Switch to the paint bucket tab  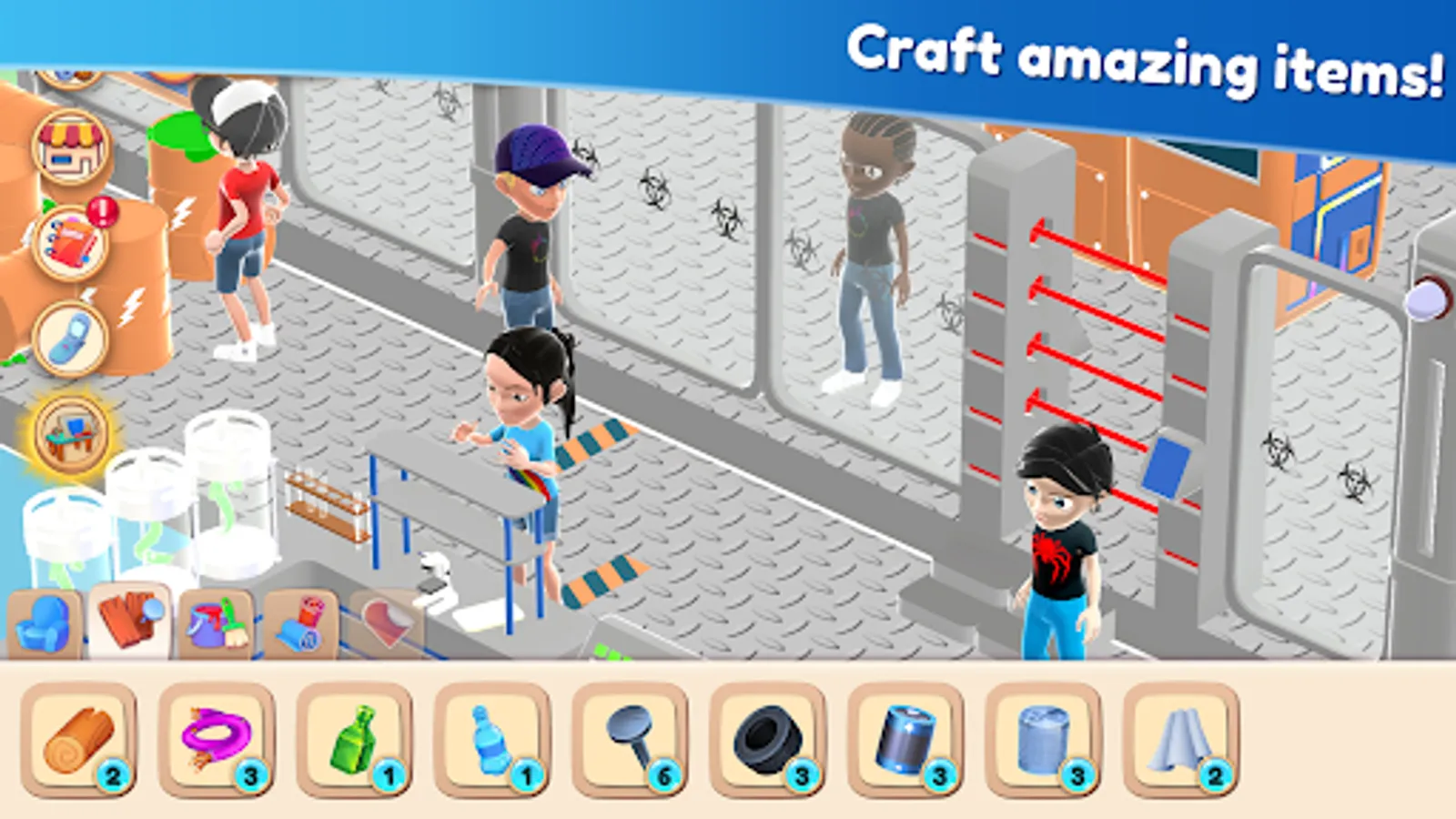tap(218, 623)
